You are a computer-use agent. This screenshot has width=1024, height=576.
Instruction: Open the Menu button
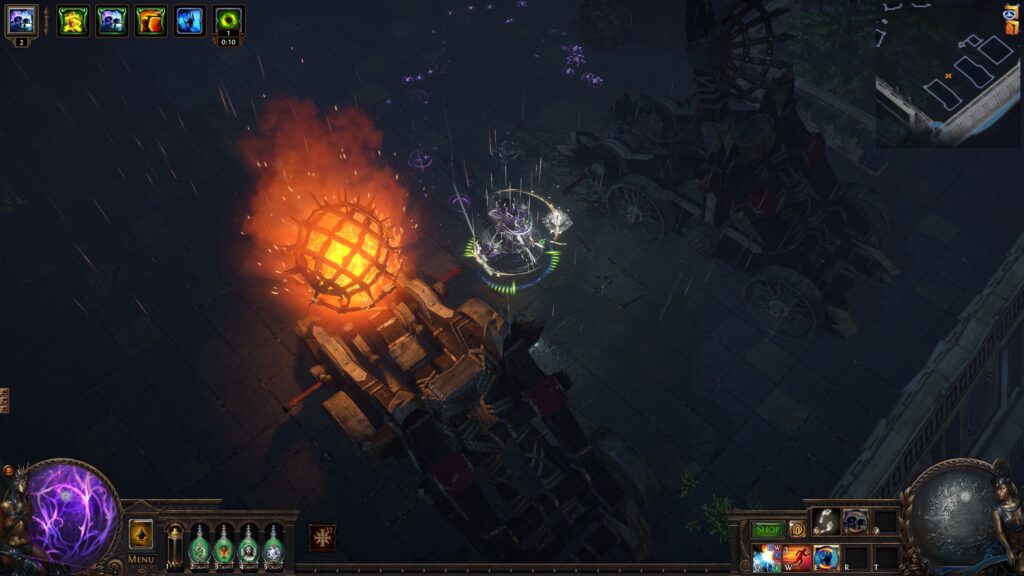(x=141, y=559)
